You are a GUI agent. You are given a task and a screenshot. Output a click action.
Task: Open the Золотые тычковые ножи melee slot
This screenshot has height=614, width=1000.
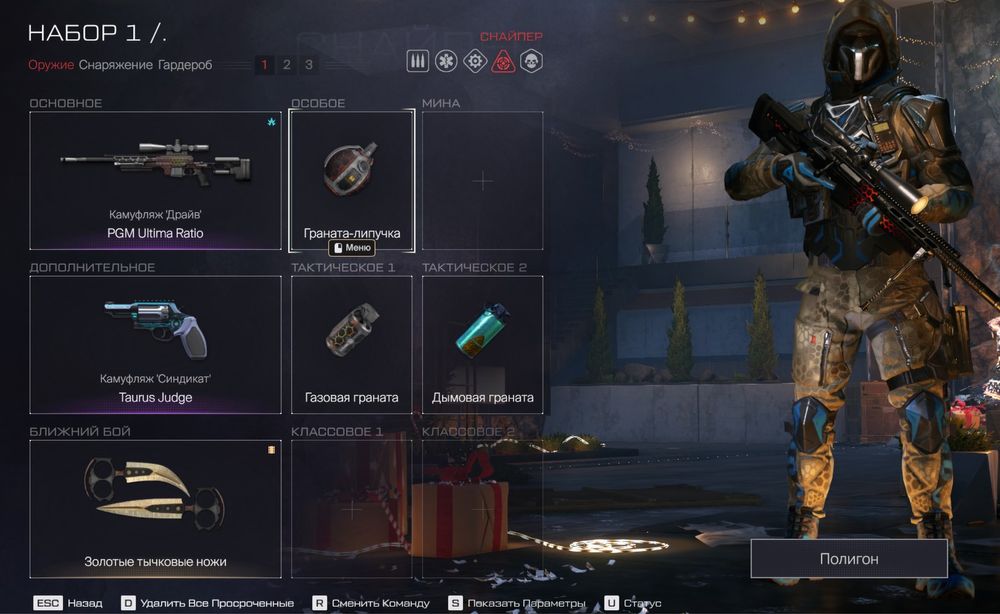[155, 508]
